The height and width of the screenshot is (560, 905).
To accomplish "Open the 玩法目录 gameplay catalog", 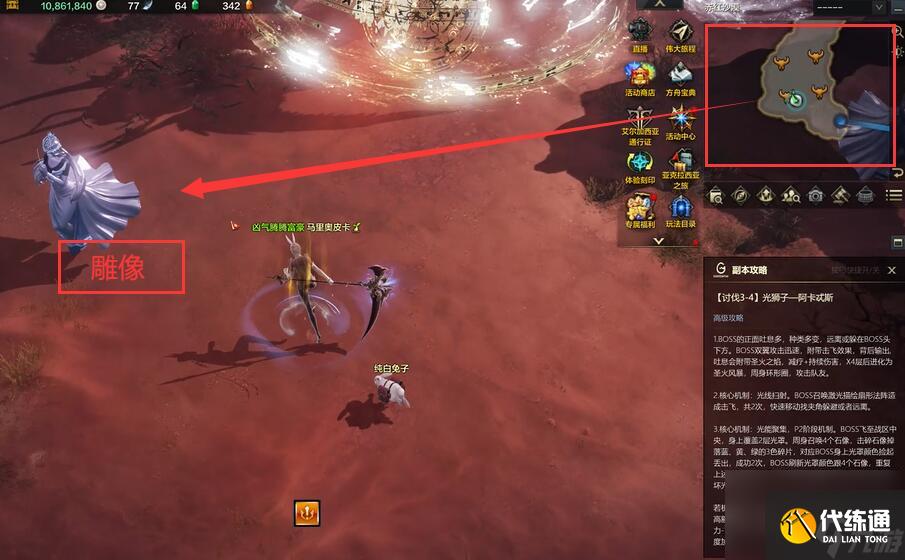I will [682, 207].
